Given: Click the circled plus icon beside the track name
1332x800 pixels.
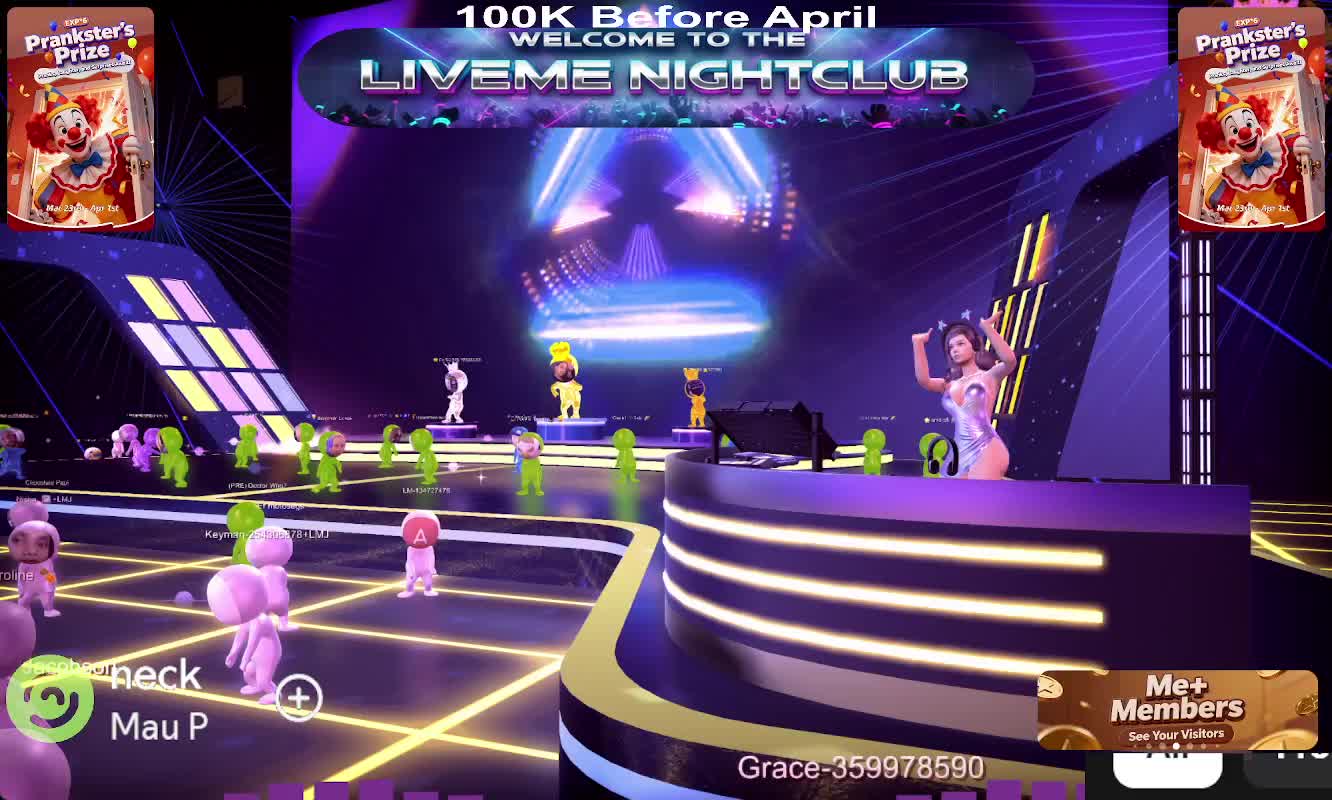Looking at the screenshot, I should [x=299, y=698].
